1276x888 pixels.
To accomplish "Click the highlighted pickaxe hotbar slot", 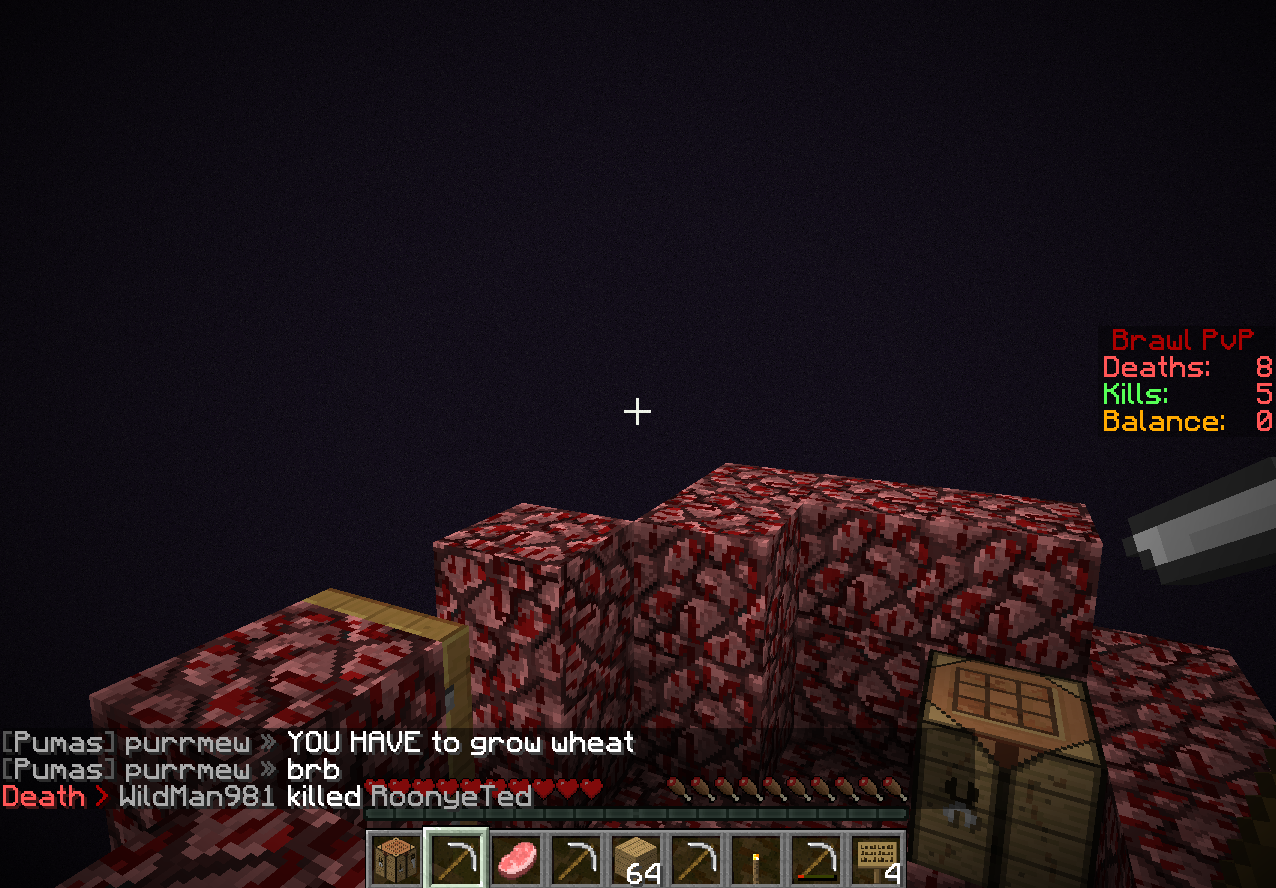I will click(x=455, y=860).
